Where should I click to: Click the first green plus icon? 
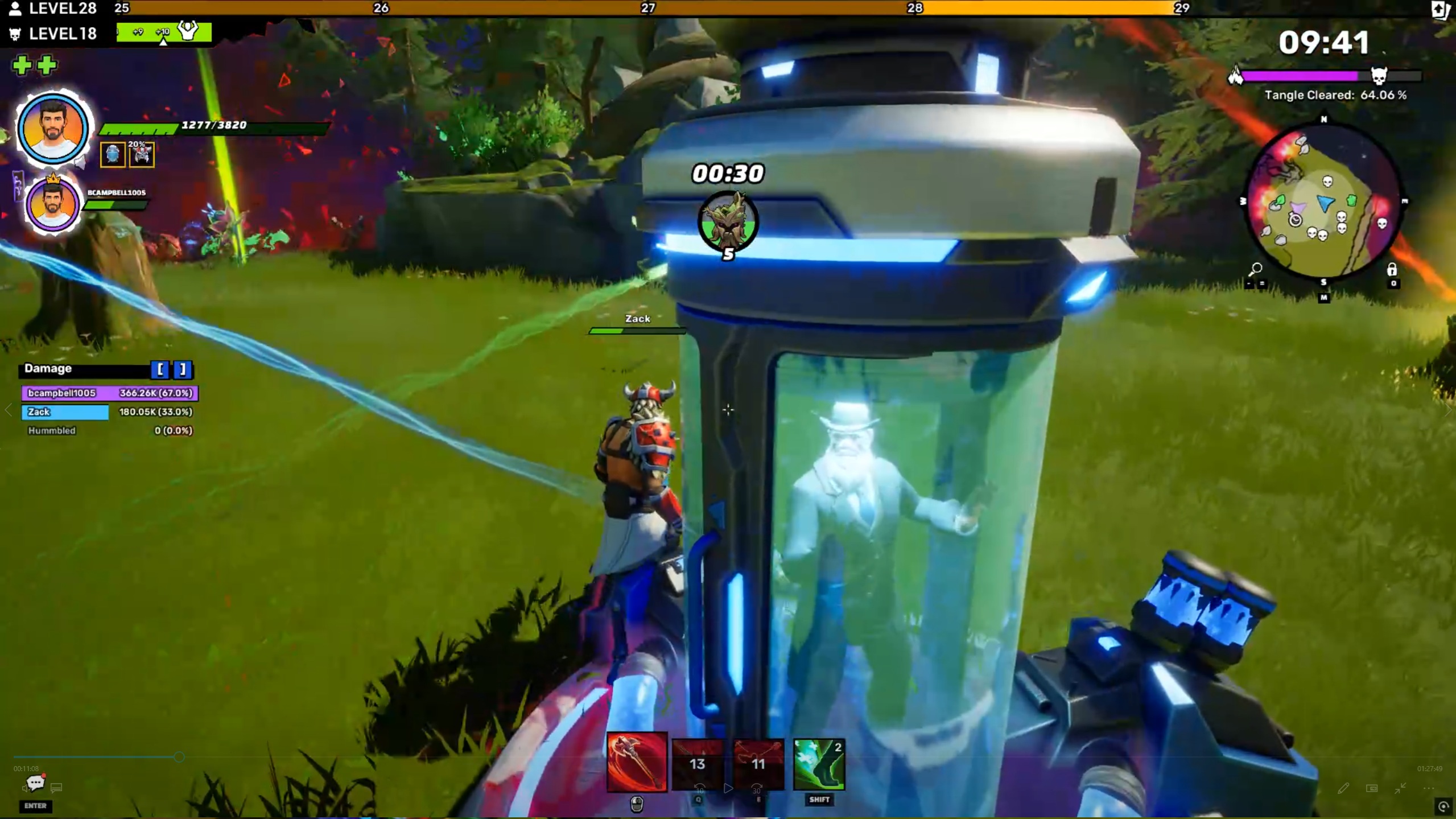tap(22, 65)
